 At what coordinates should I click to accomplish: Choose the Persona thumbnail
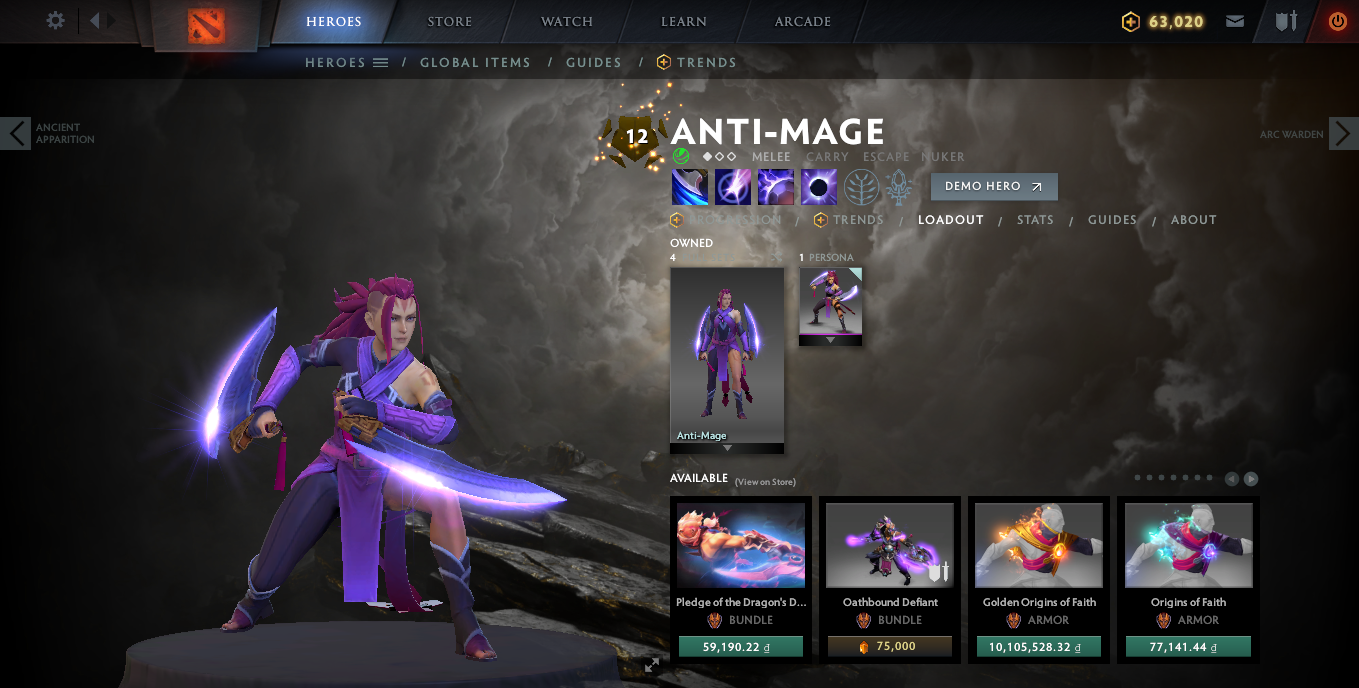pos(830,302)
